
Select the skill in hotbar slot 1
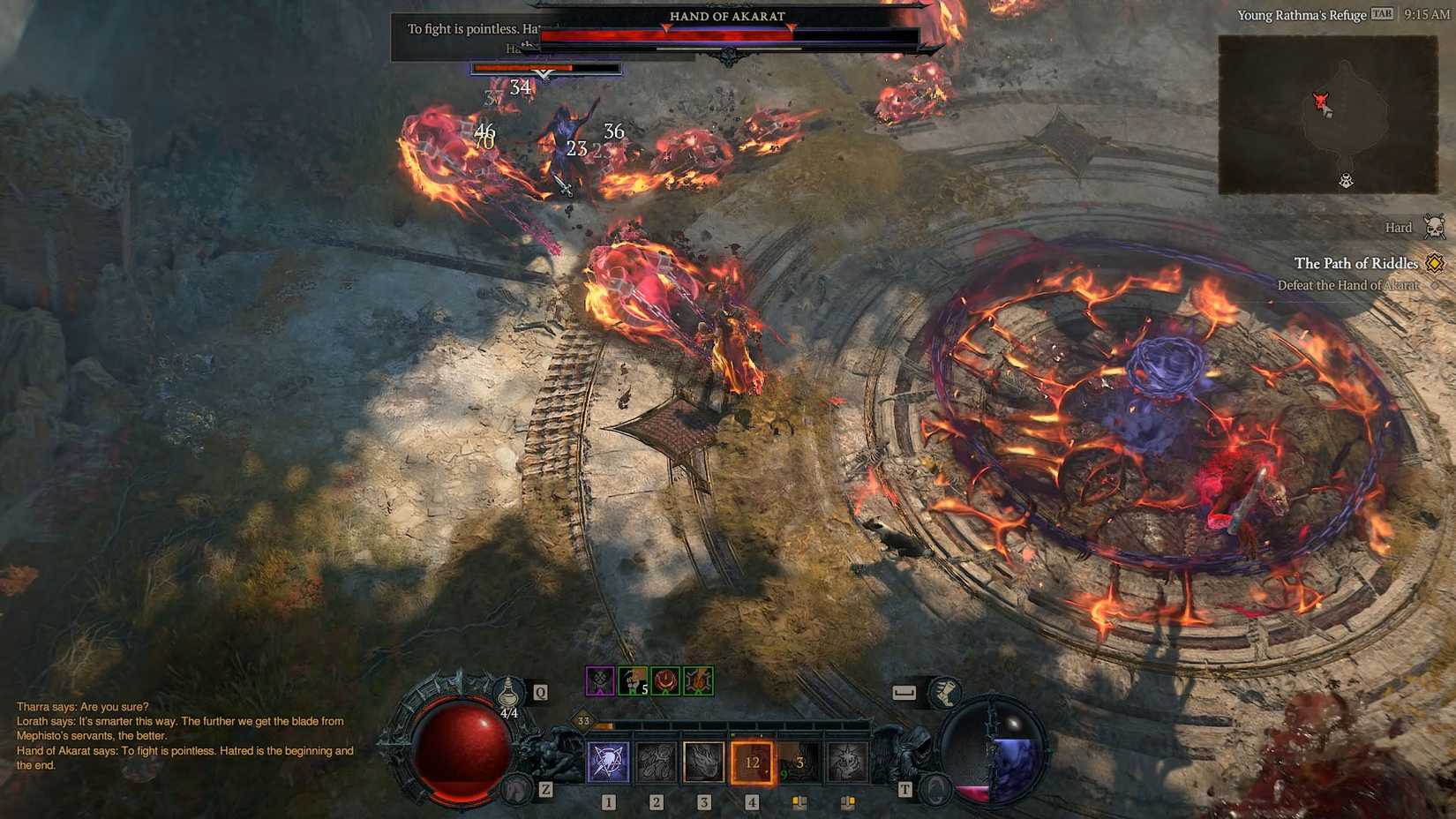pos(609,763)
